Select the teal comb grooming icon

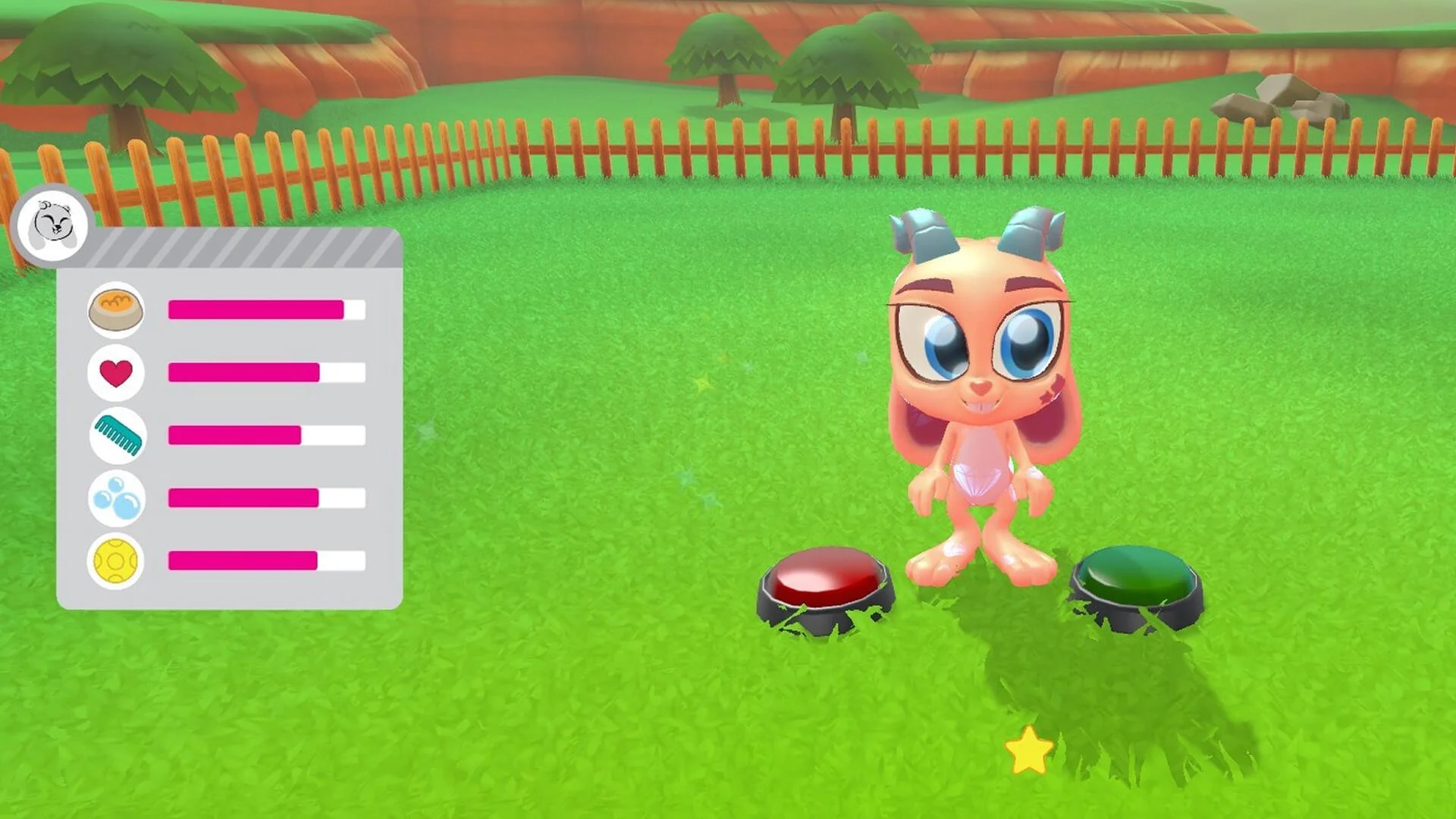coord(118,435)
